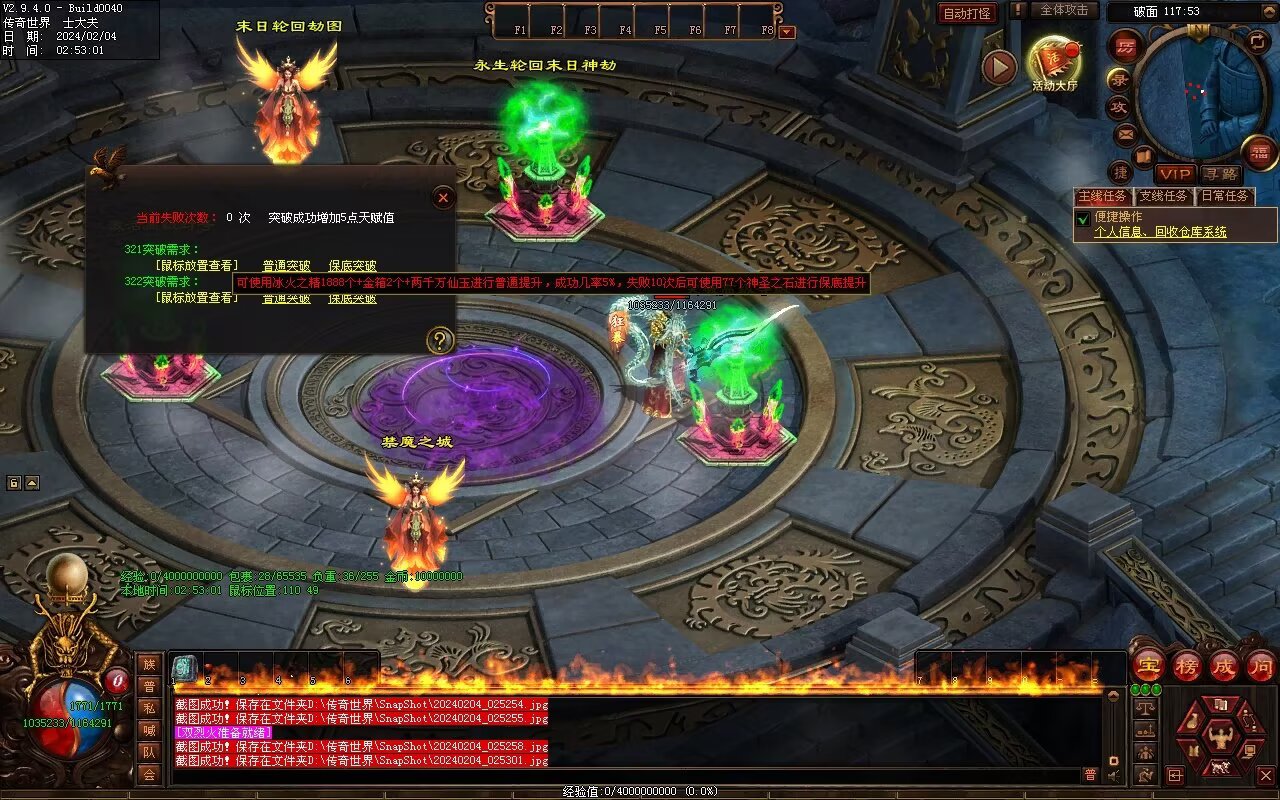The width and height of the screenshot is (1280, 800).
Task: Click 普通突破 for the 321 breakthrough
Action: [x=286, y=266]
